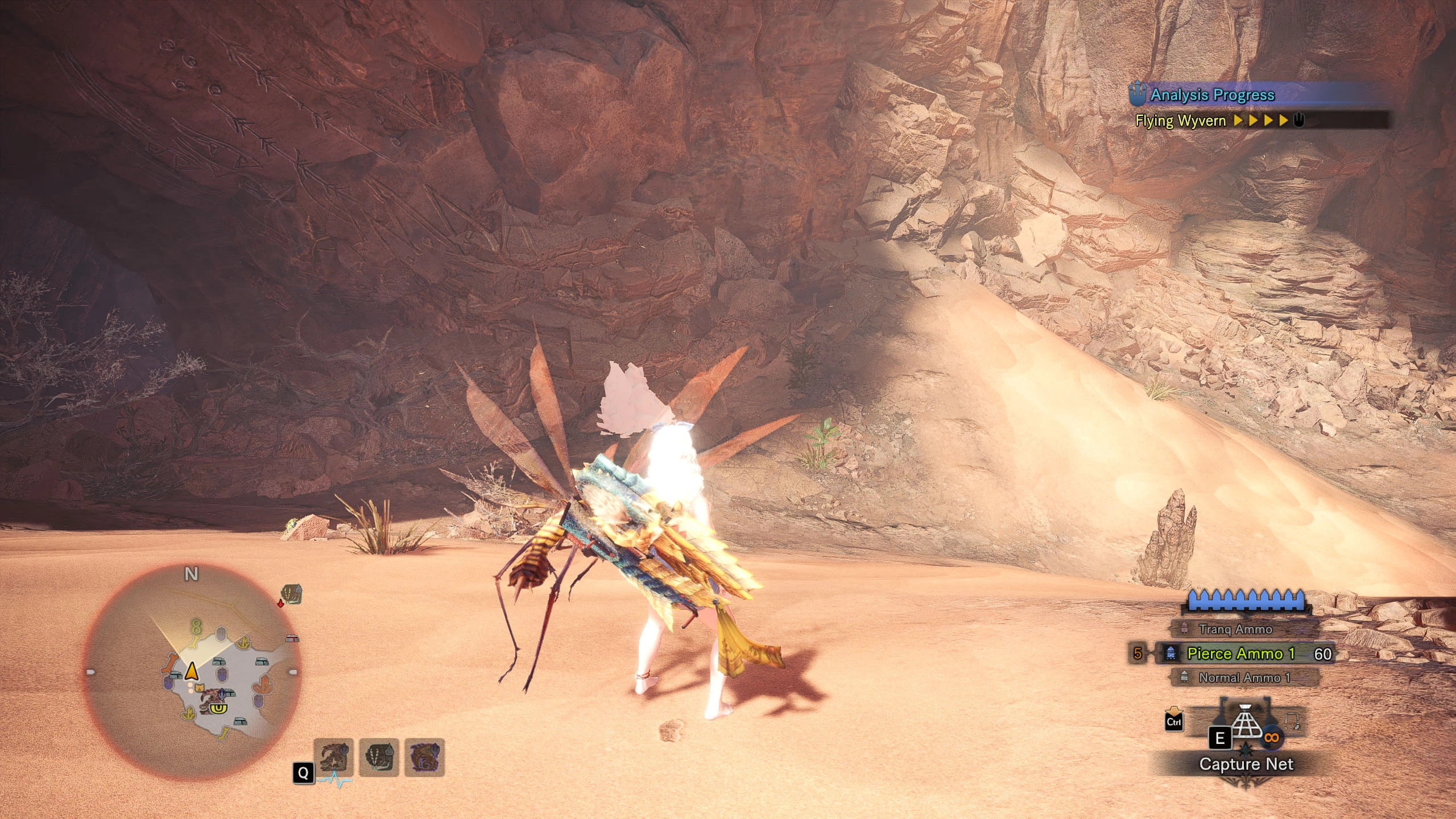Choose Tranq Ammo from the ammo list

click(1235, 629)
